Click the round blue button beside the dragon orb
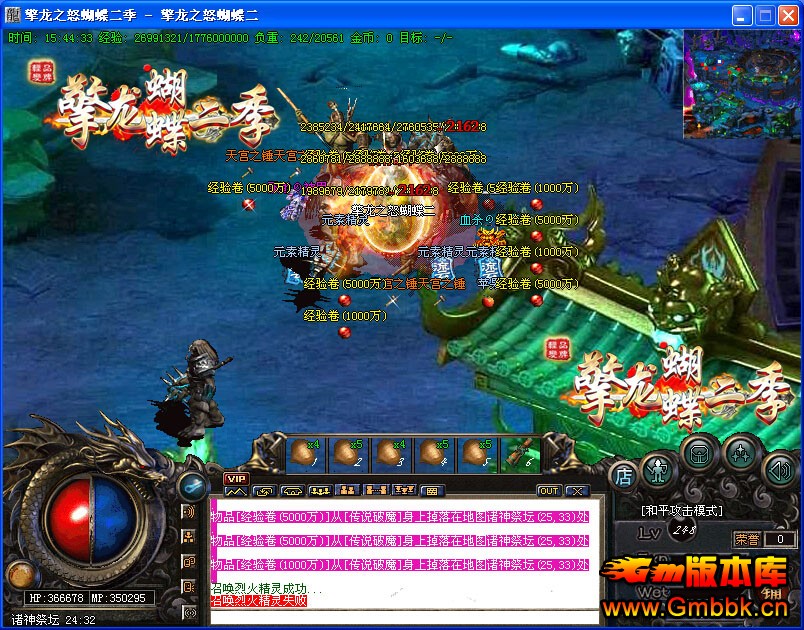This screenshot has width=804, height=630. (x=190, y=485)
